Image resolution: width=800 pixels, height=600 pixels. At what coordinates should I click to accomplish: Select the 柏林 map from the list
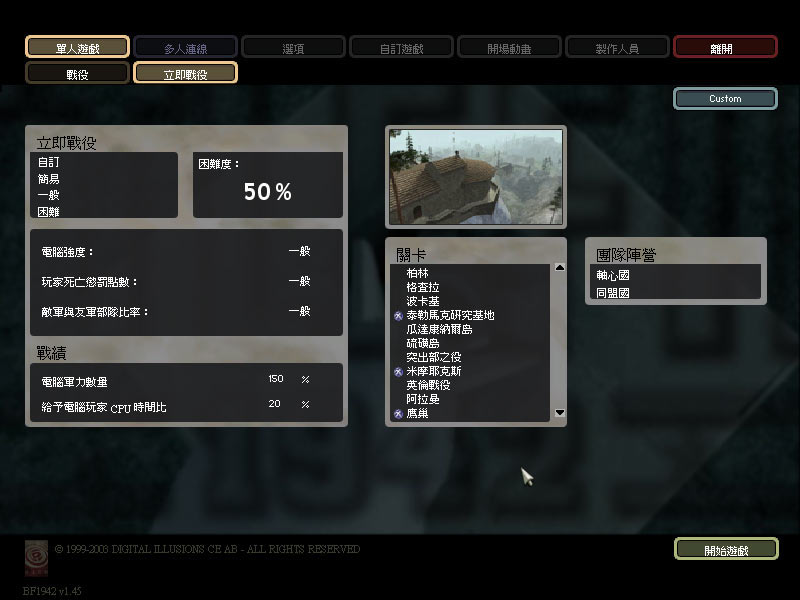click(x=418, y=273)
